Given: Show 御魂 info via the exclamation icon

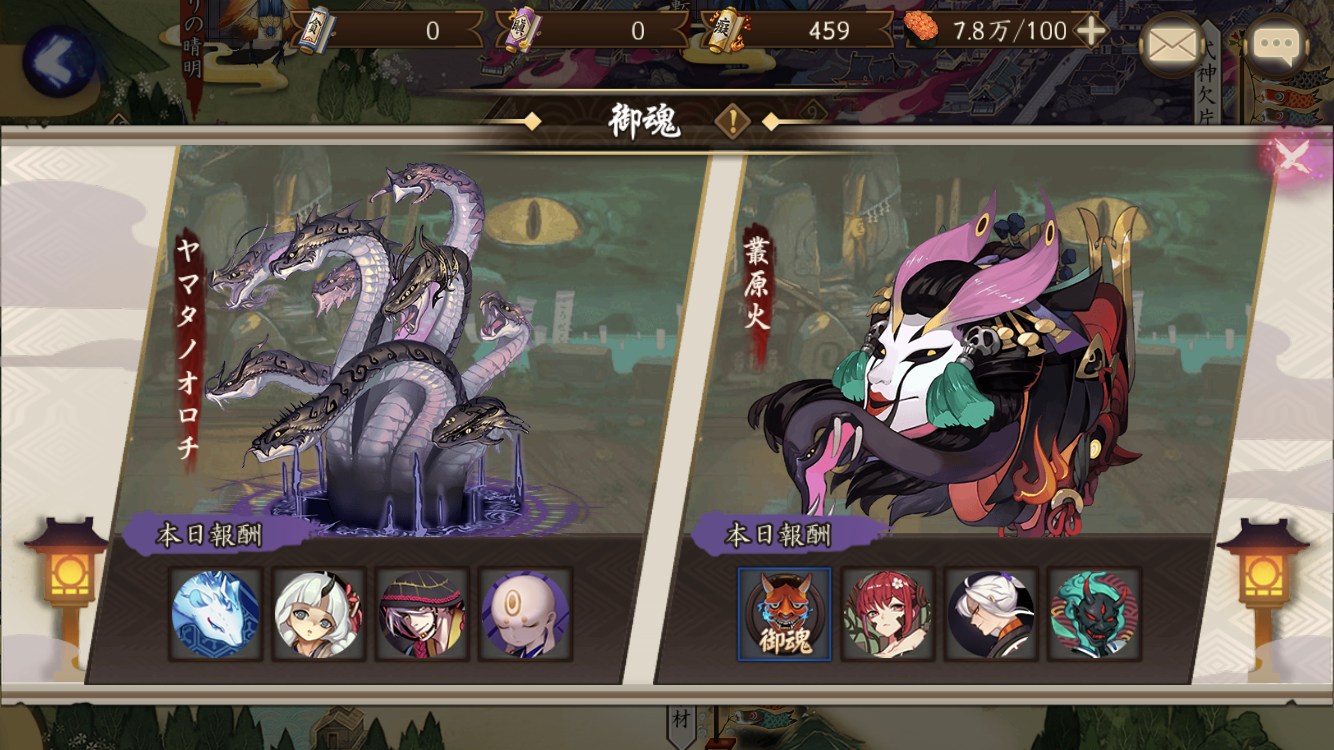Looking at the screenshot, I should (733, 122).
